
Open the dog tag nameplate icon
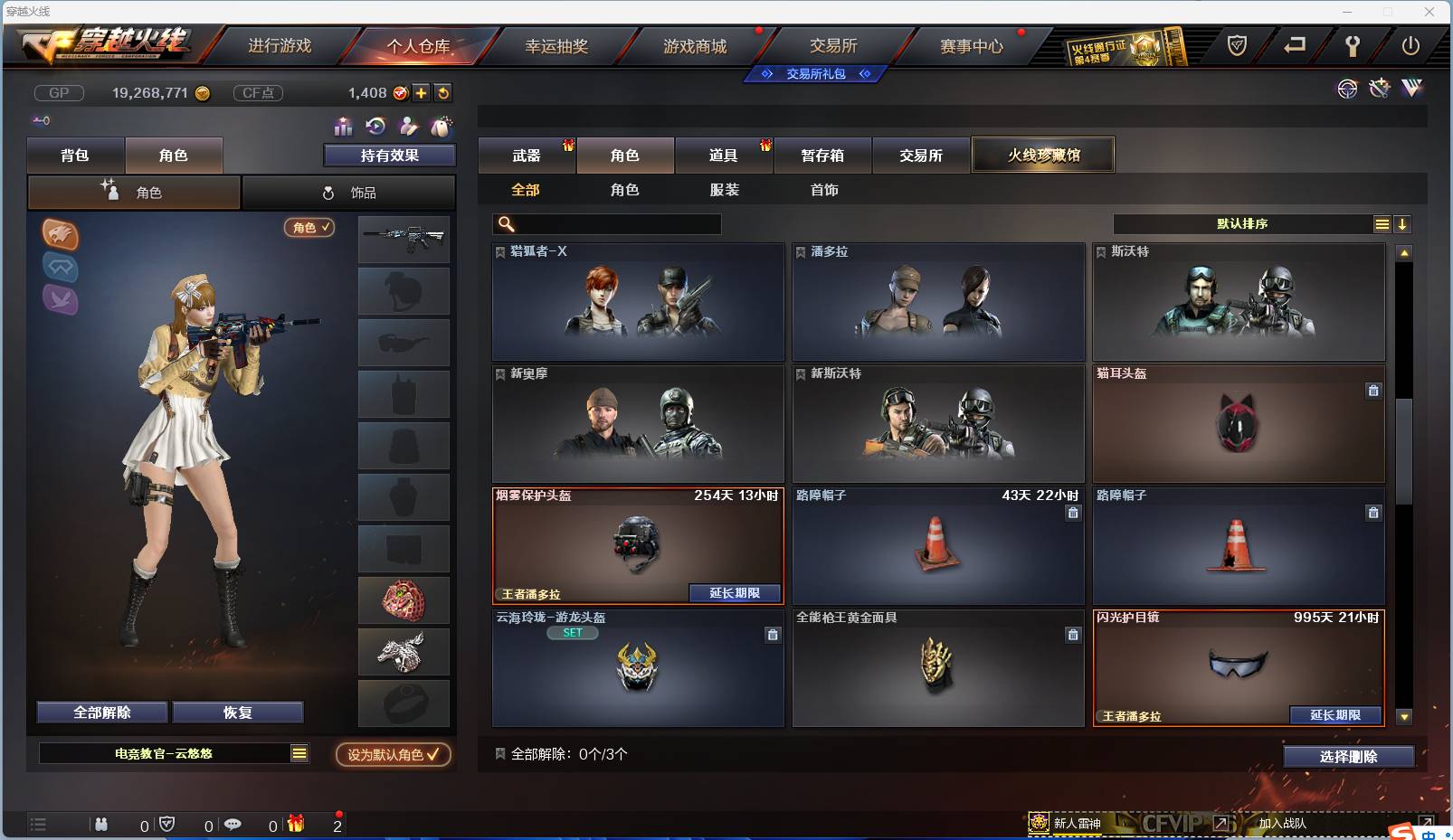(x=442, y=127)
